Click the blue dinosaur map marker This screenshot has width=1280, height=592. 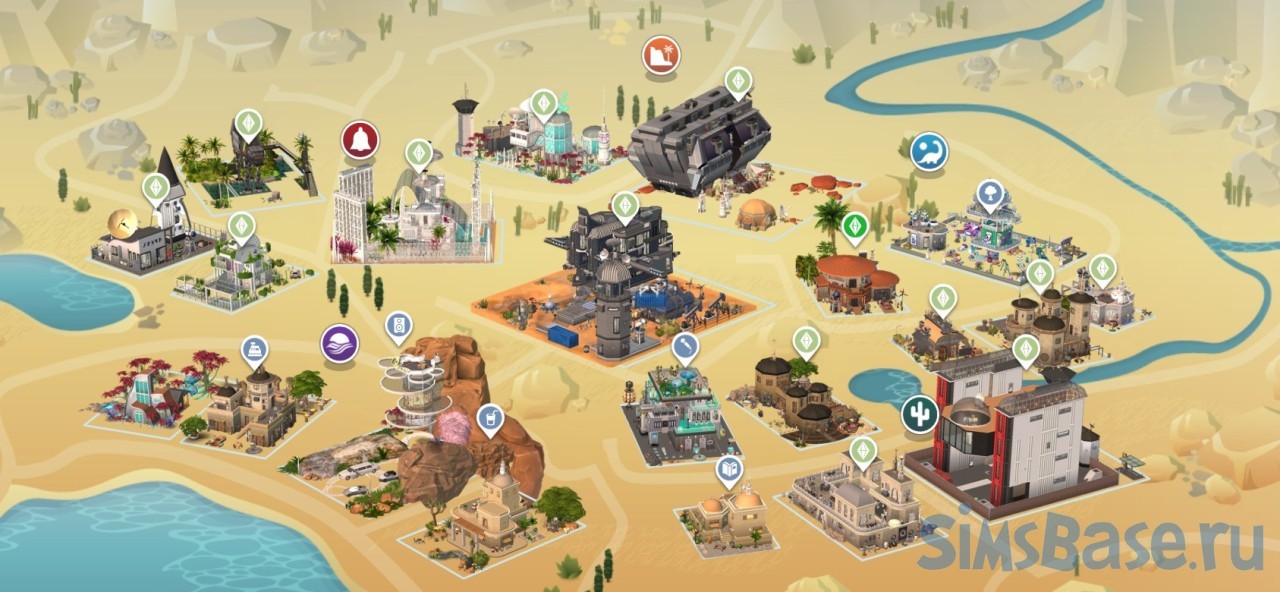[x=929, y=152]
